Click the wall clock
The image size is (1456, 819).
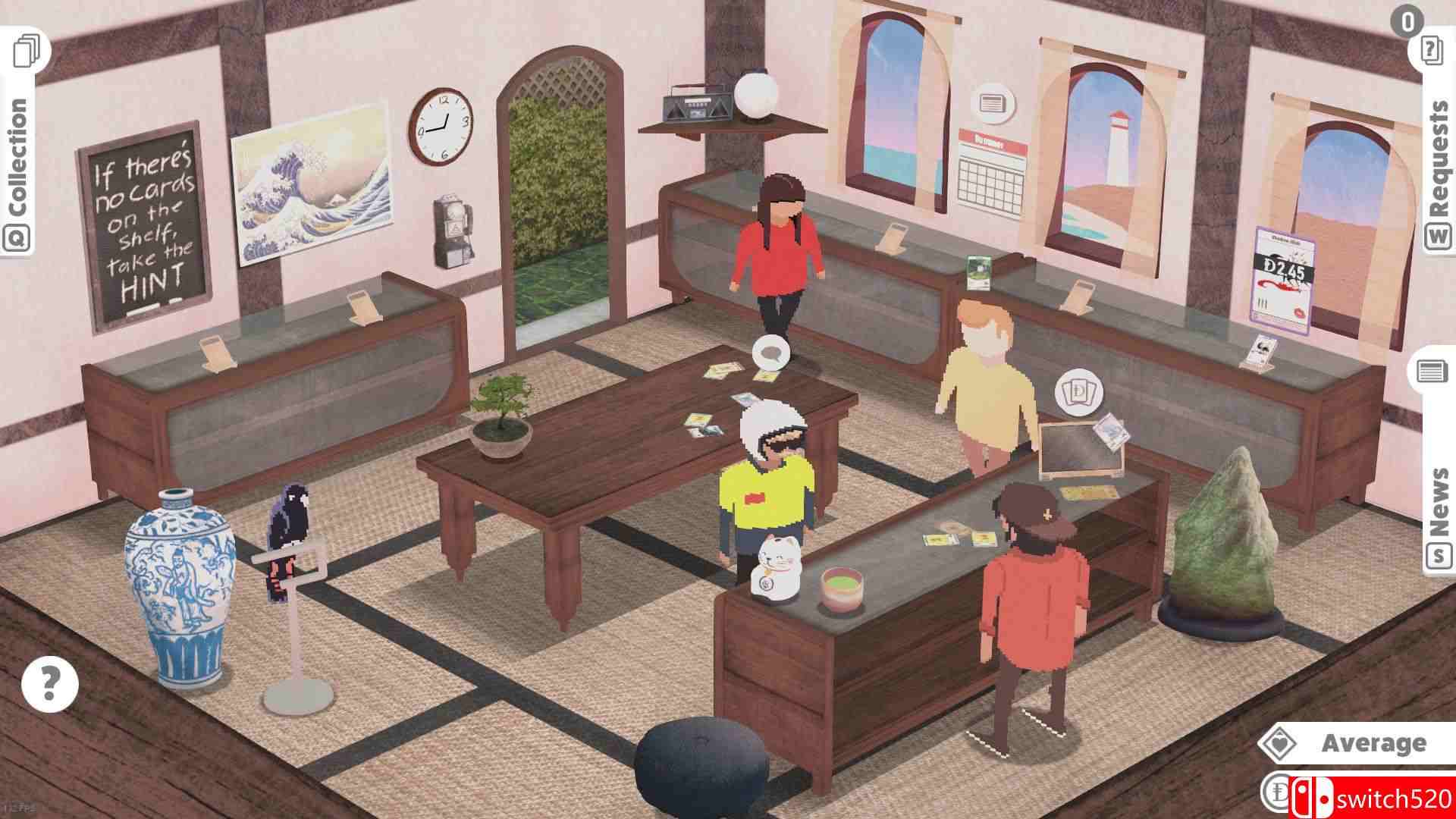(442, 129)
